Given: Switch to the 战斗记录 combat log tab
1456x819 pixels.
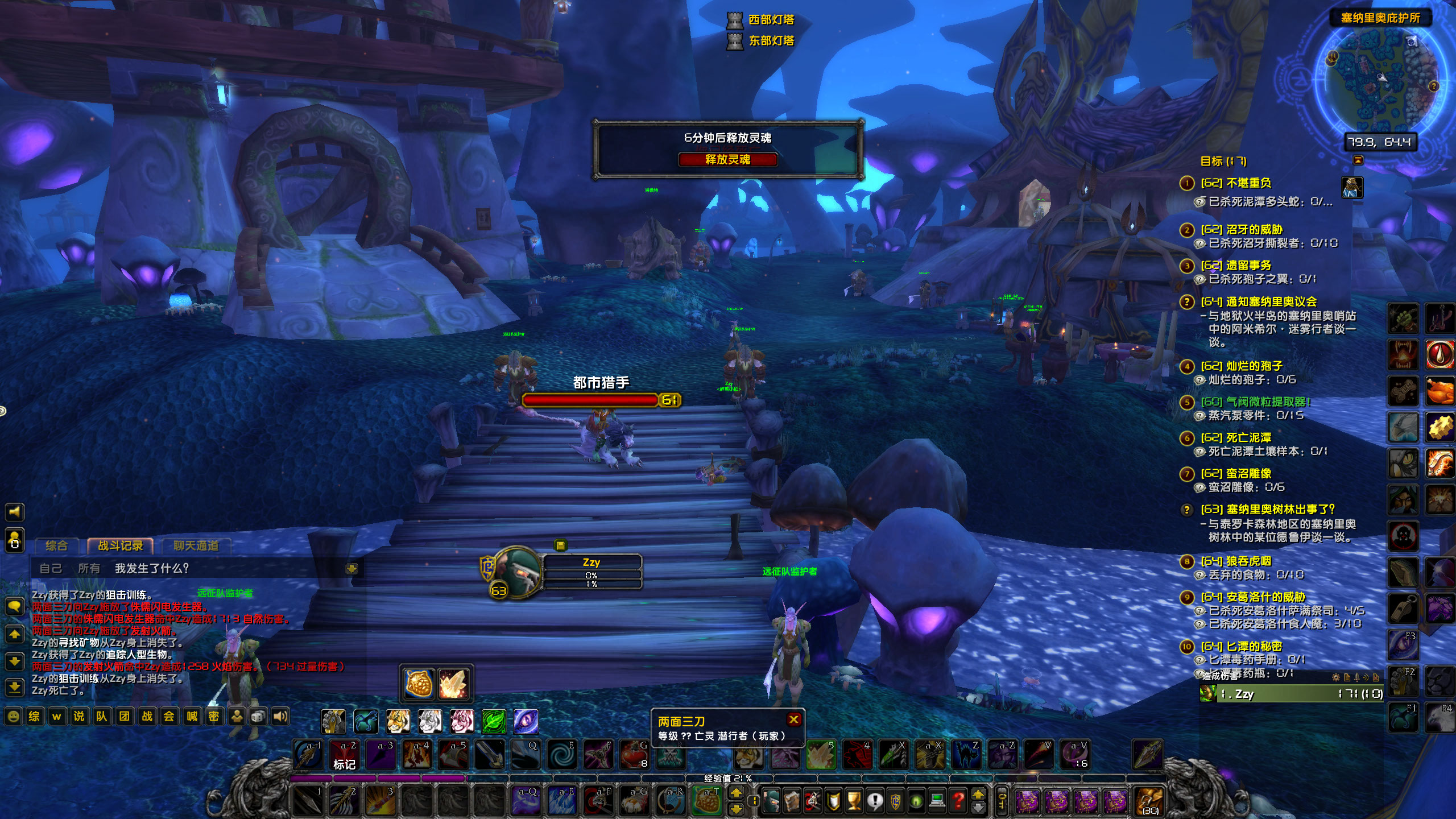Looking at the screenshot, I should pyautogui.click(x=121, y=546).
